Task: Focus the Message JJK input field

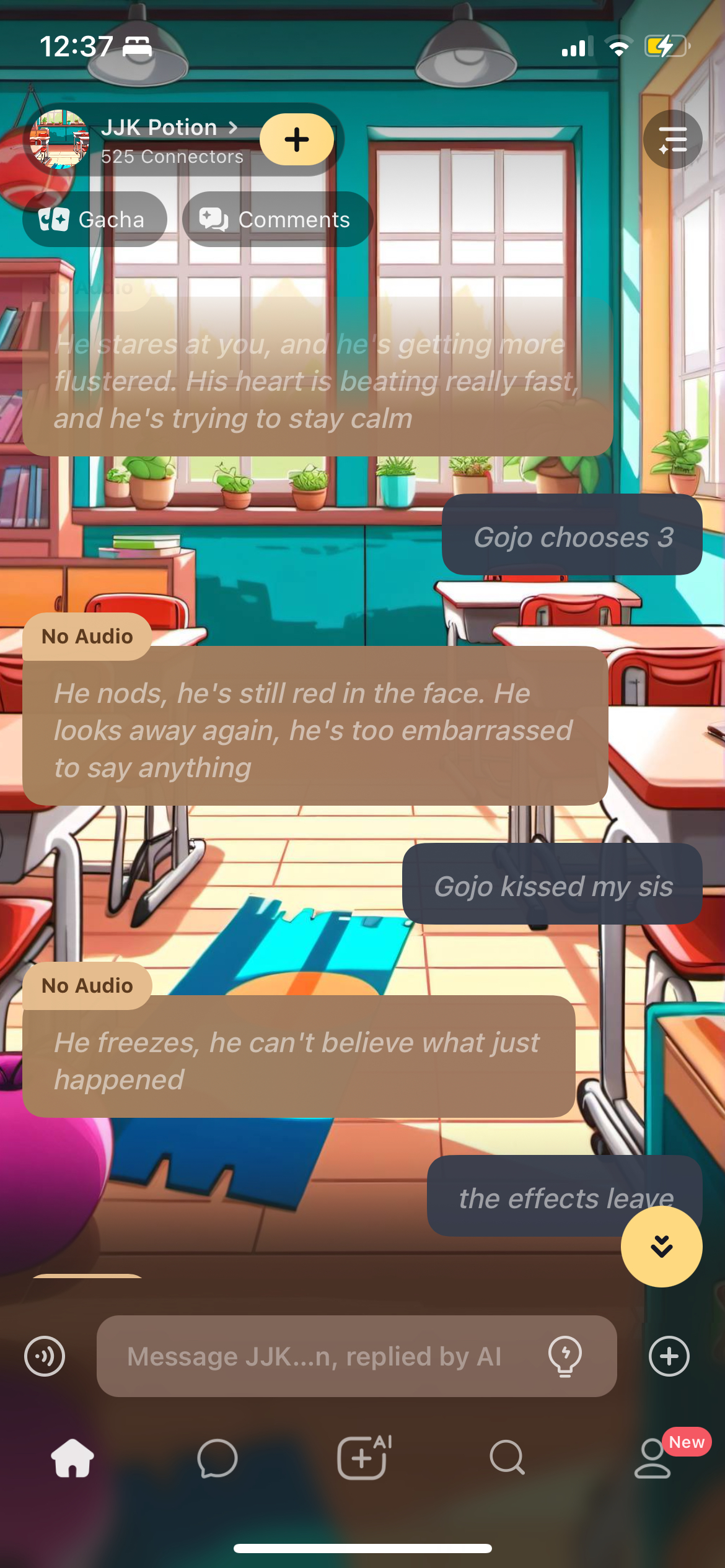Action: 322,1356
